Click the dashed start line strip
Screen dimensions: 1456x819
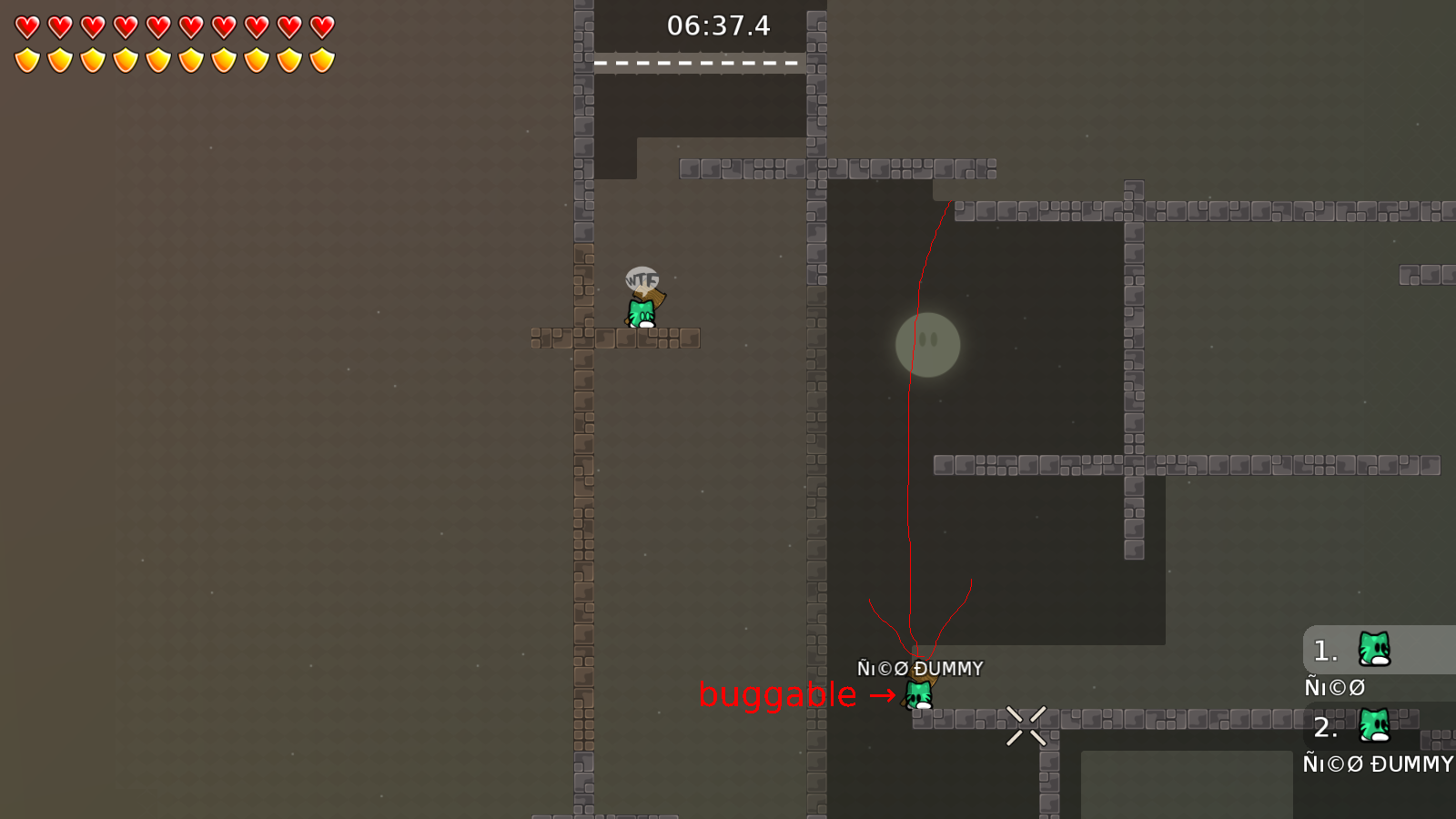pos(697,63)
